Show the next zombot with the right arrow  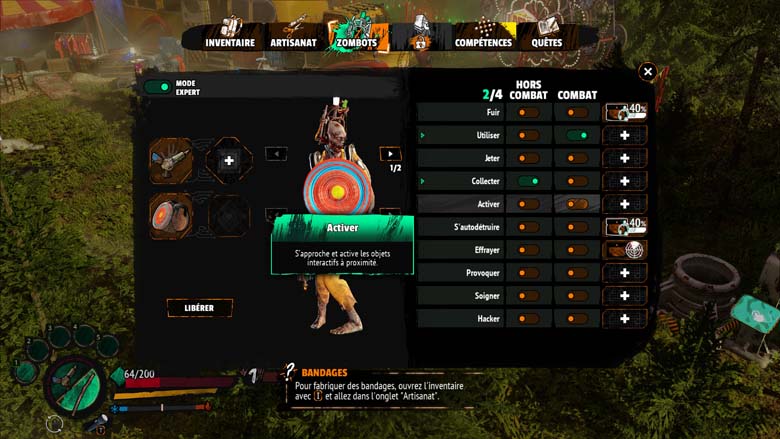click(391, 154)
